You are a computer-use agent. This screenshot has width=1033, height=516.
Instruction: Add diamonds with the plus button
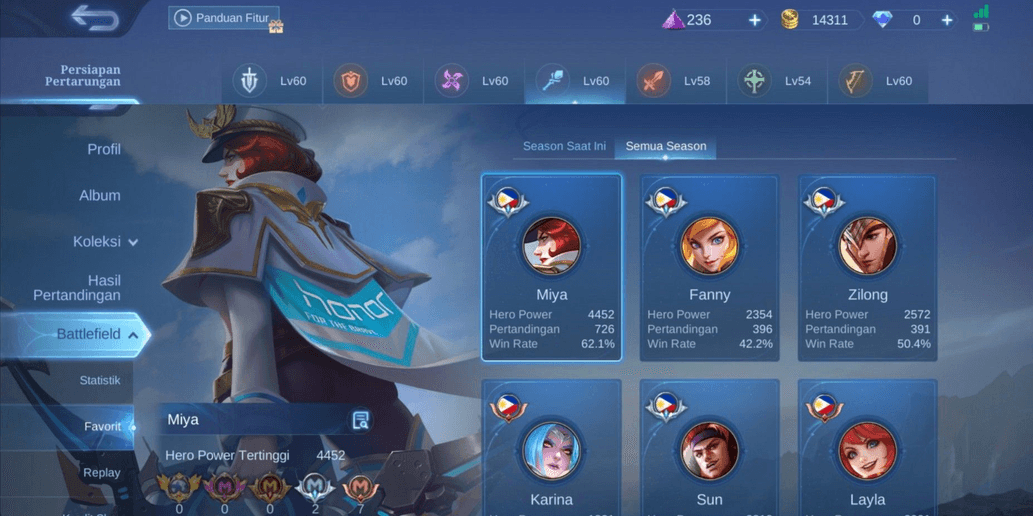(946, 20)
